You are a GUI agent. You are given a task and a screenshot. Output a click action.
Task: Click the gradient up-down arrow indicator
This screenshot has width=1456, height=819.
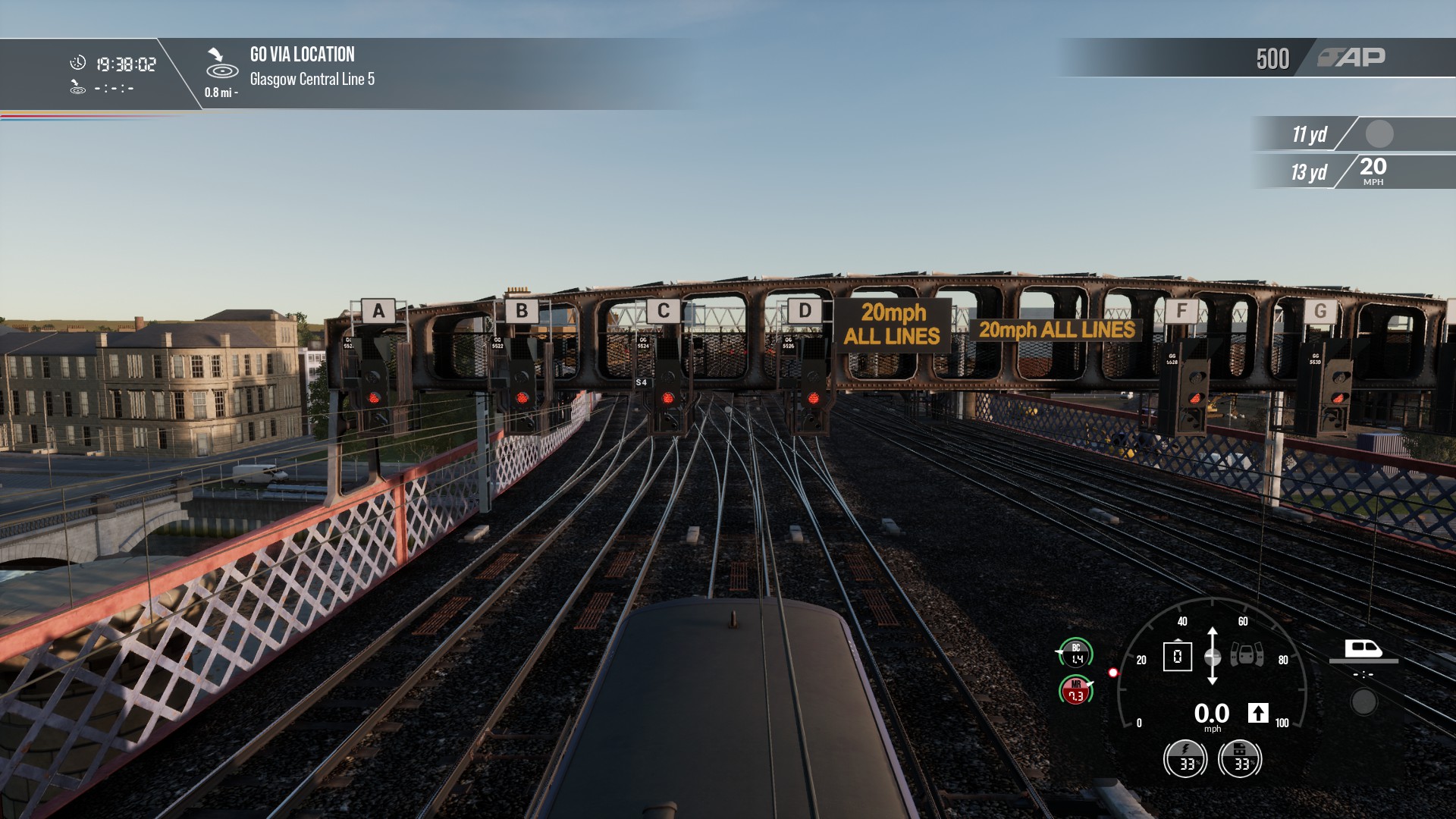tap(1213, 656)
